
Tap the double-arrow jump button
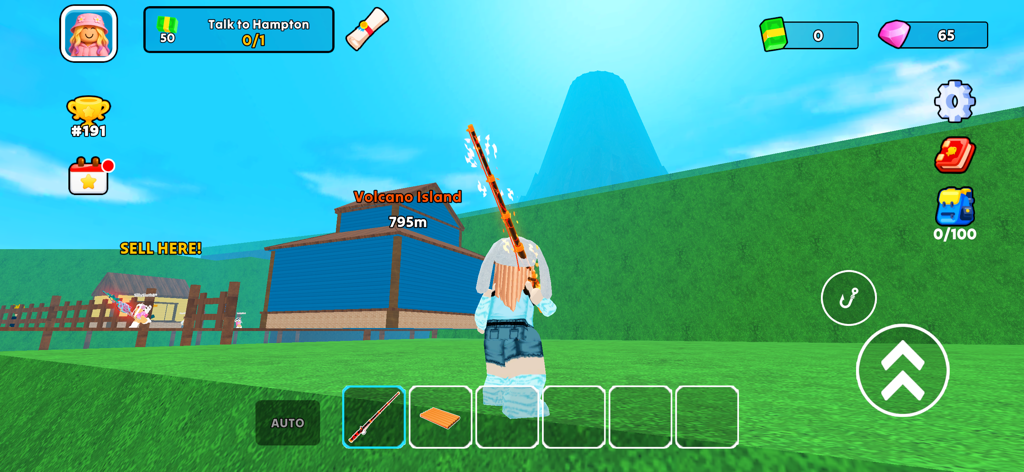(902, 370)
